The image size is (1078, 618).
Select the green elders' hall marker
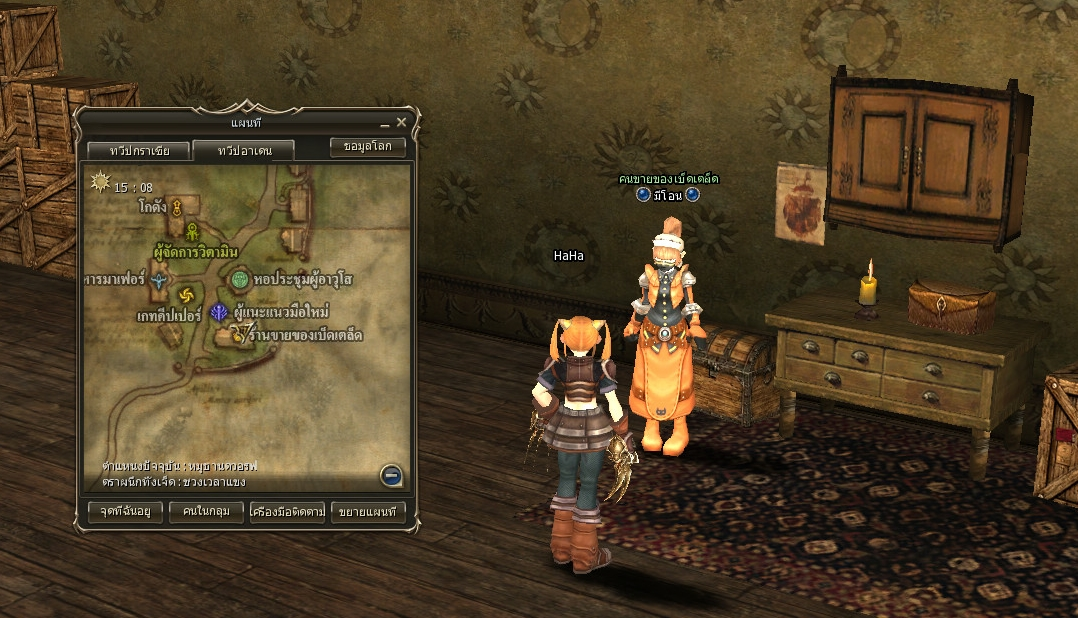(240, 279)
